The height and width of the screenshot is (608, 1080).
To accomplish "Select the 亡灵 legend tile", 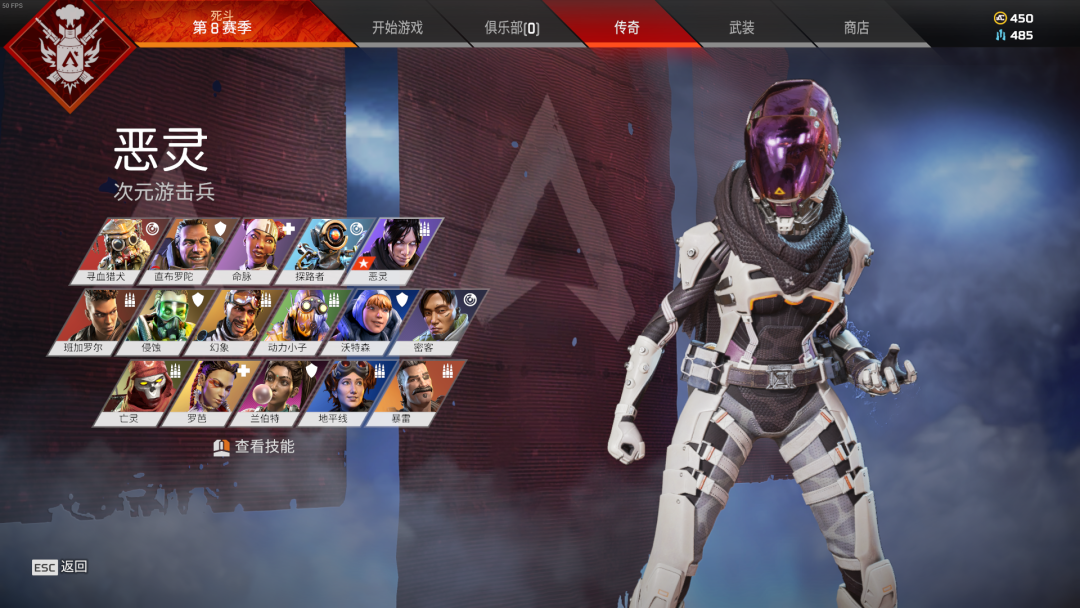I will (x=128, y=390).
